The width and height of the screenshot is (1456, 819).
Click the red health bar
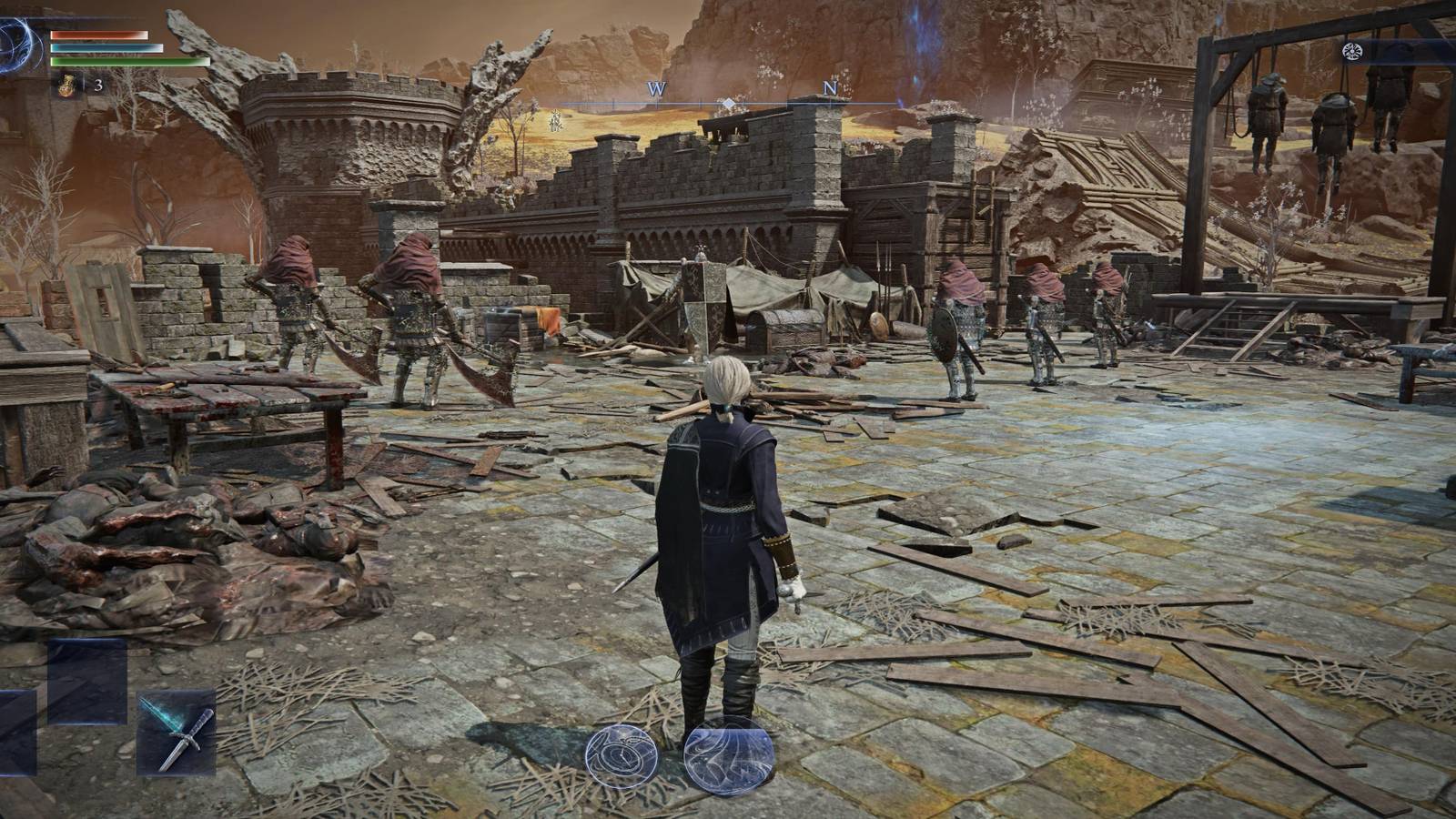(x=100, y=36)
